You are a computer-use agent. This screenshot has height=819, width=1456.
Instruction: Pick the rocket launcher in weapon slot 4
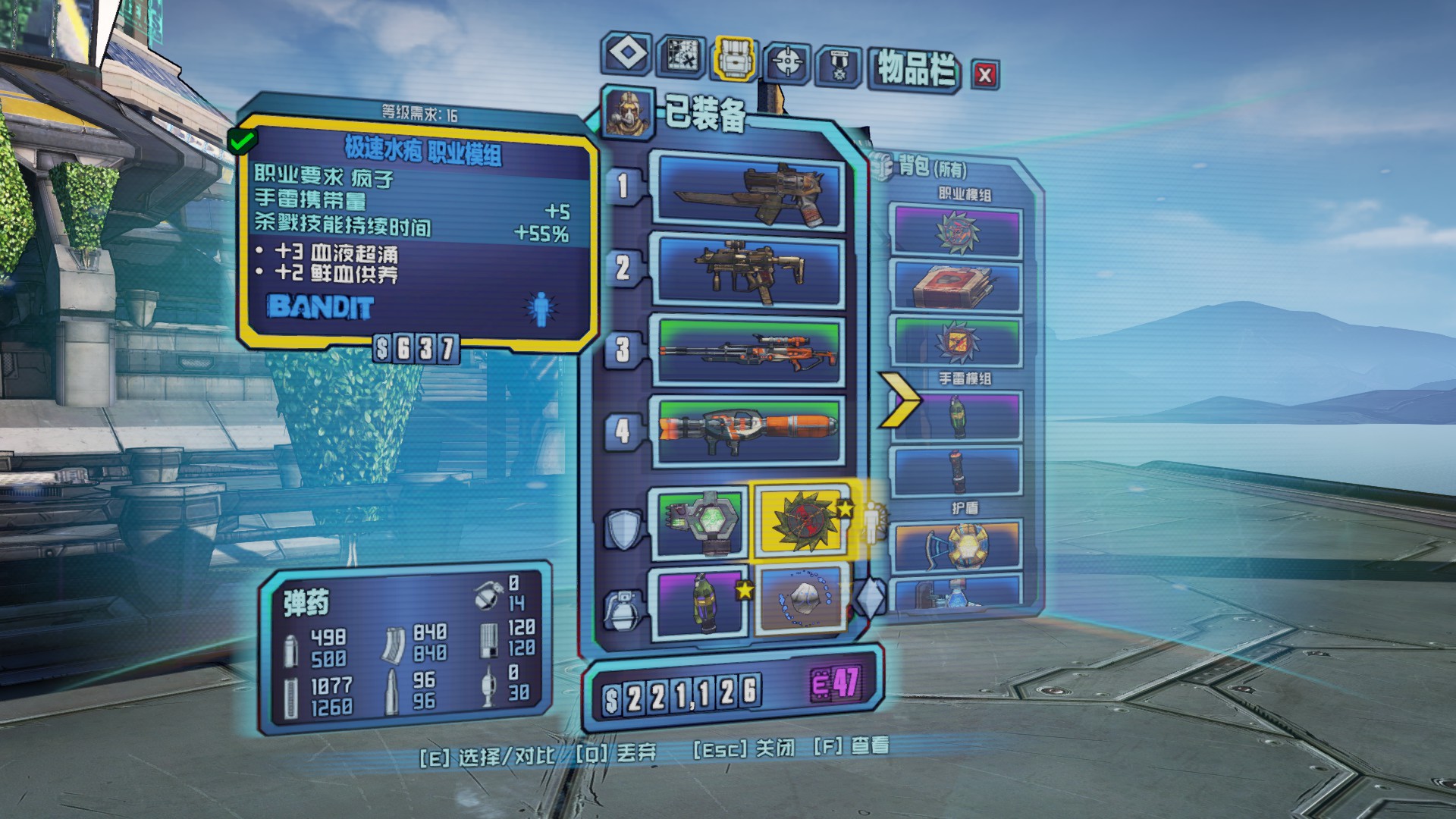751,431
